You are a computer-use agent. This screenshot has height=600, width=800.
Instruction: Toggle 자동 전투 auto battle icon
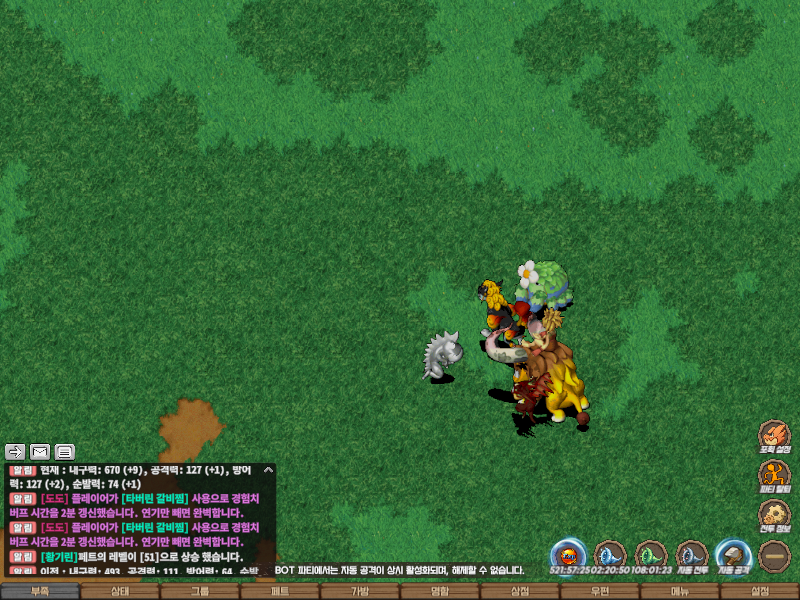[691, 555]
